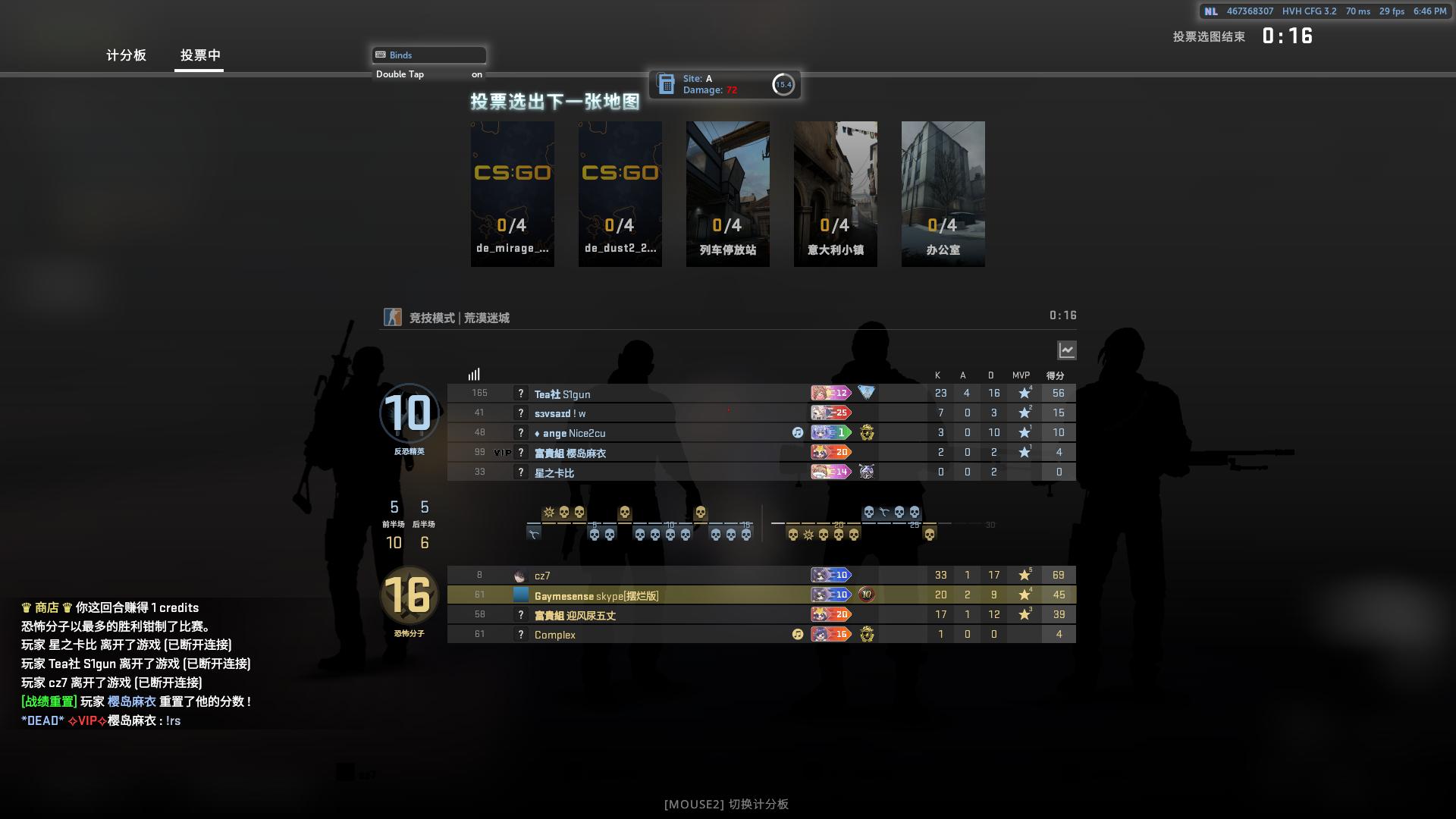The image size is (1456, 819).
Task: Select player row Tea社 S1gun
Action: point(562,394)
